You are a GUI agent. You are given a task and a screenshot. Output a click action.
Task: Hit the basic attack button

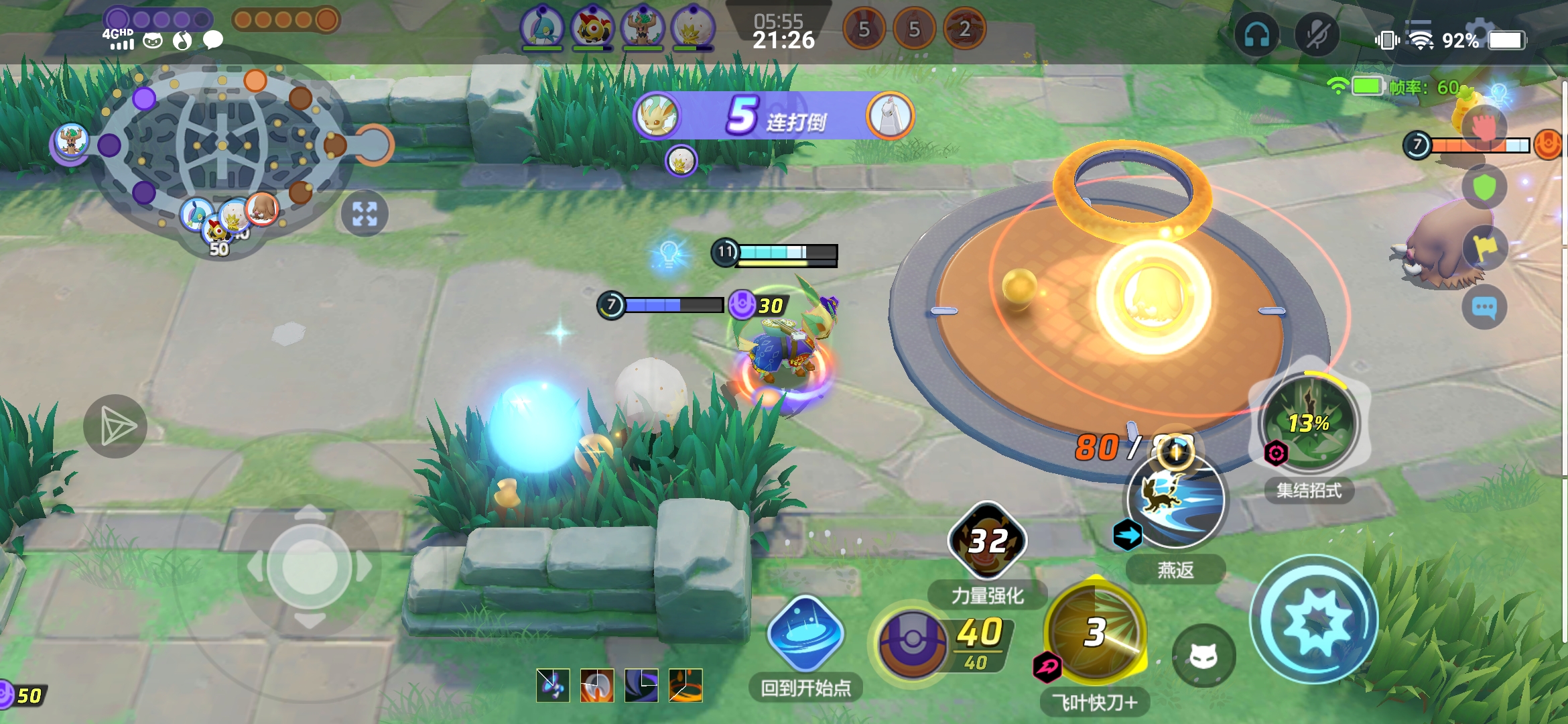(x=1314, y=620)
